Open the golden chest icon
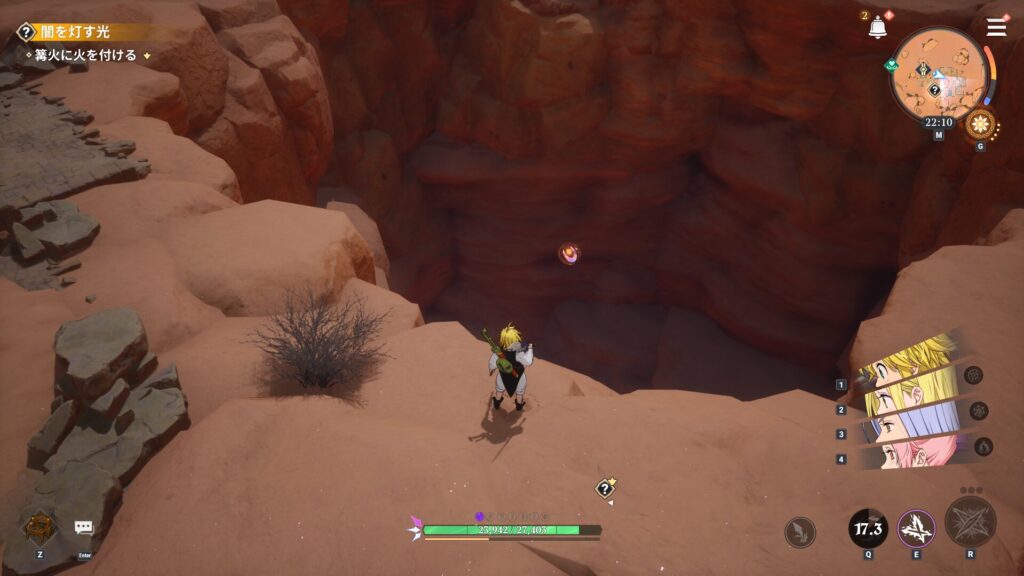This screenshot has height=576, width=1024. tap(40, 527)
